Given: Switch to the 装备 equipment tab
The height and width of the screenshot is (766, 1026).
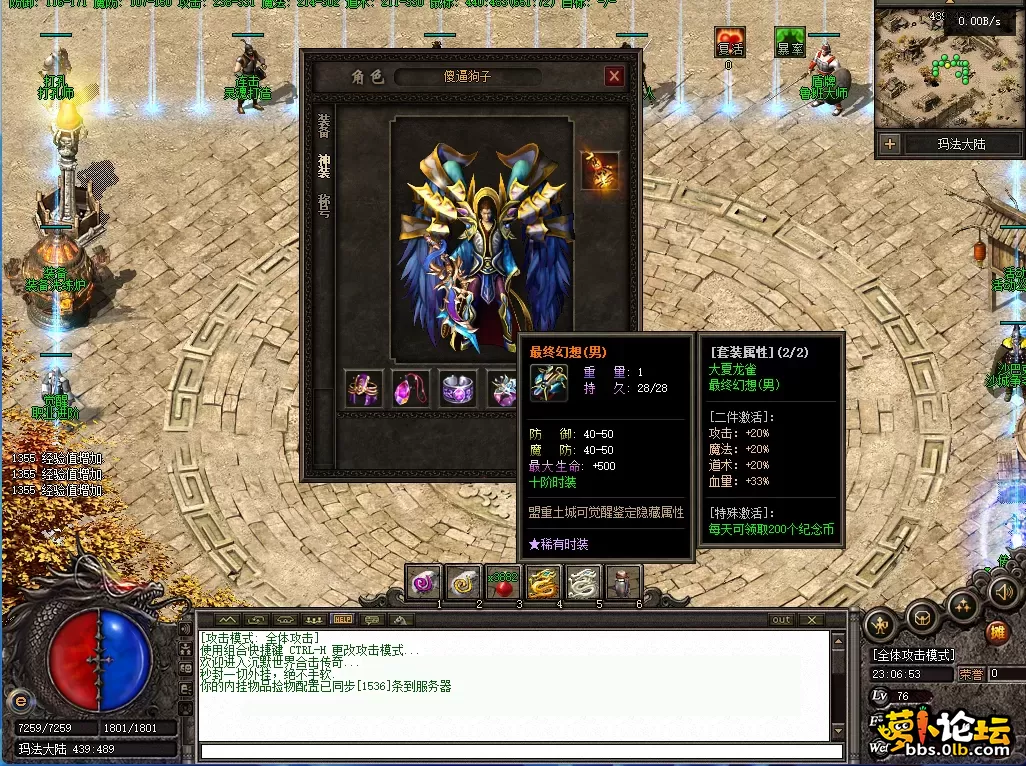Looking at the screenshot, I should (x=324, y=124).
